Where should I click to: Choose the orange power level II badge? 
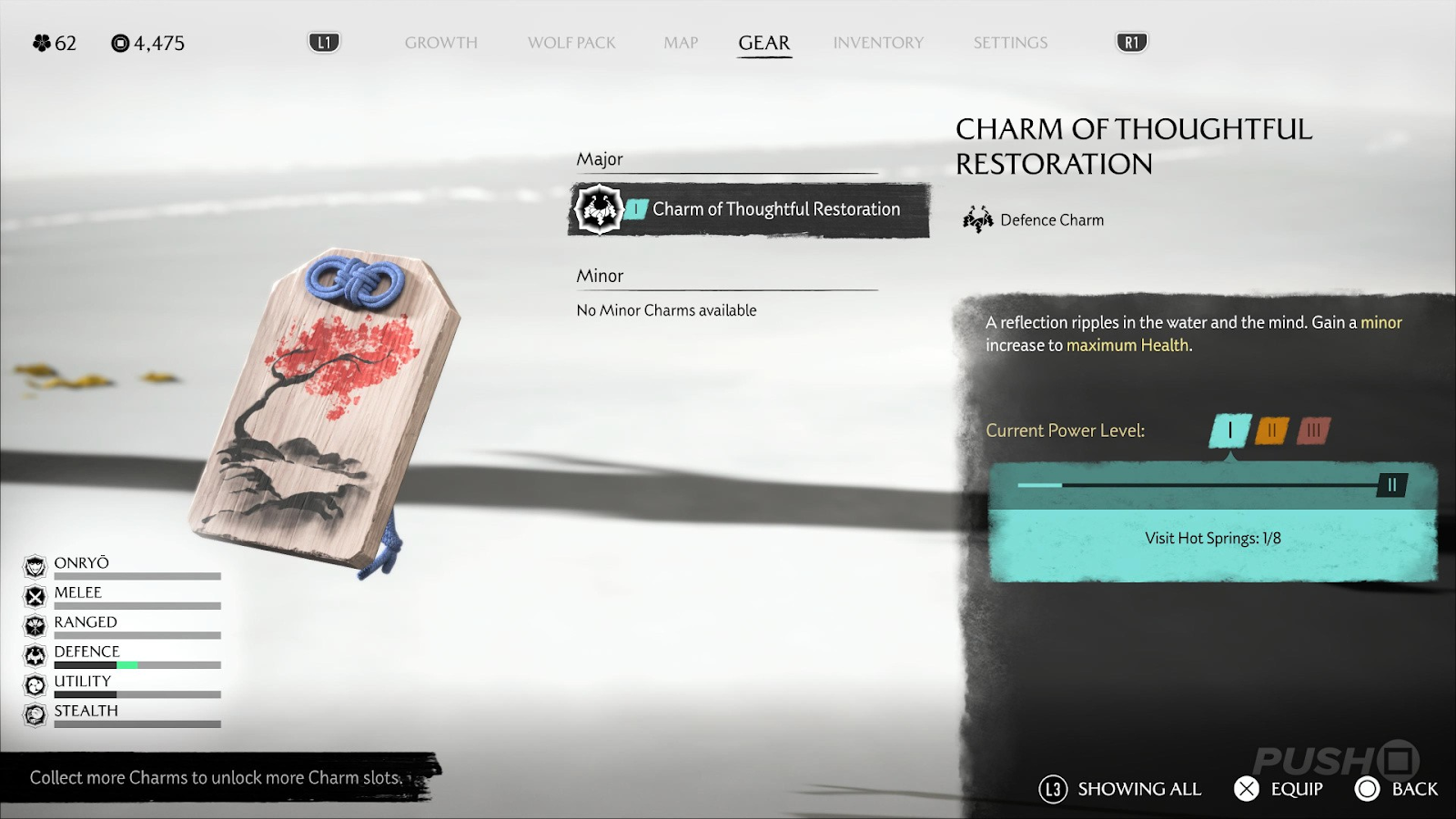(1272, 430)
